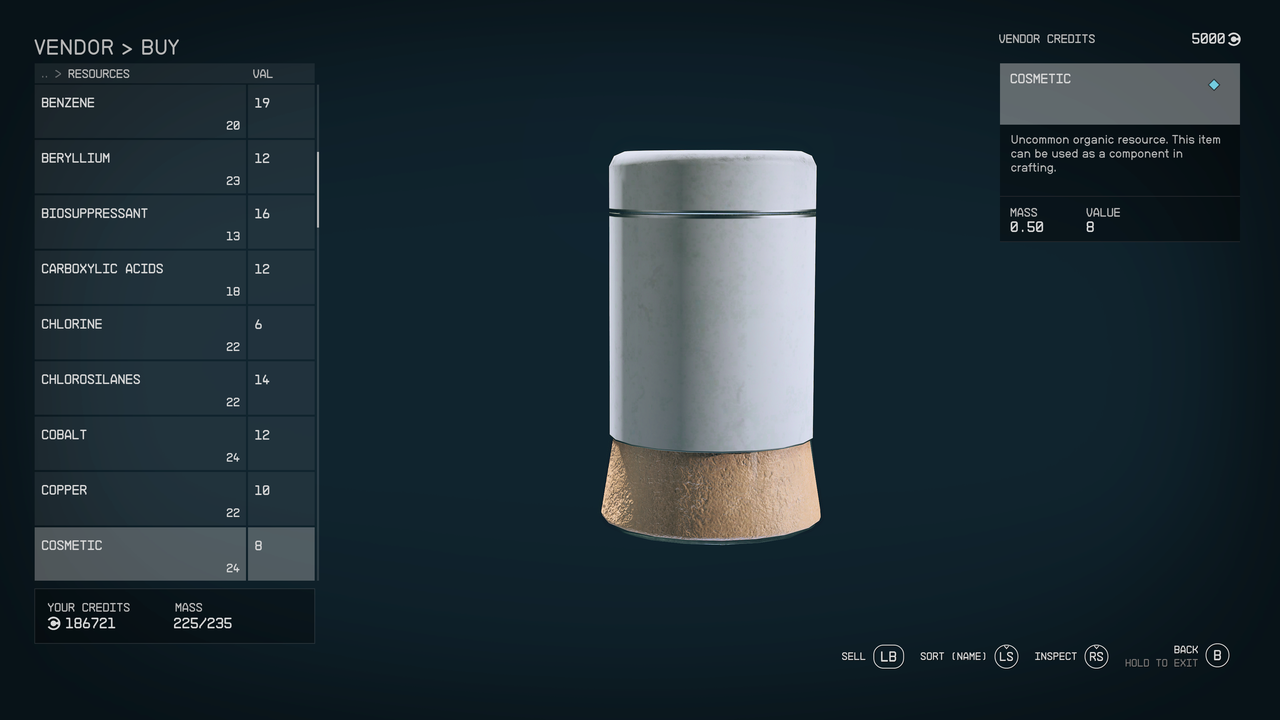Image resolution: width=1280 pixels, height=720 pixels.
Task: Click the LS icon to sort by name
Action: 1006,656
